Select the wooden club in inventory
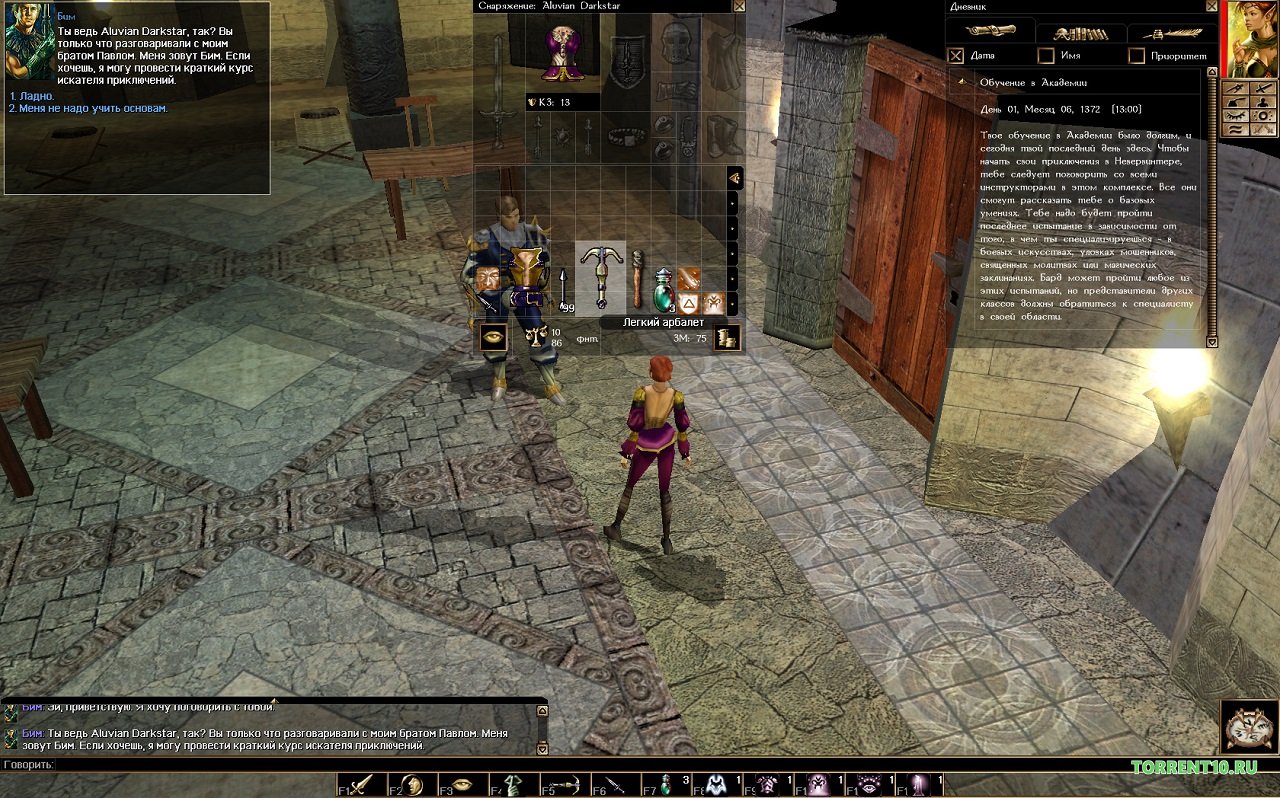Screen dimensions: 1280x798 tap(638, 279)
